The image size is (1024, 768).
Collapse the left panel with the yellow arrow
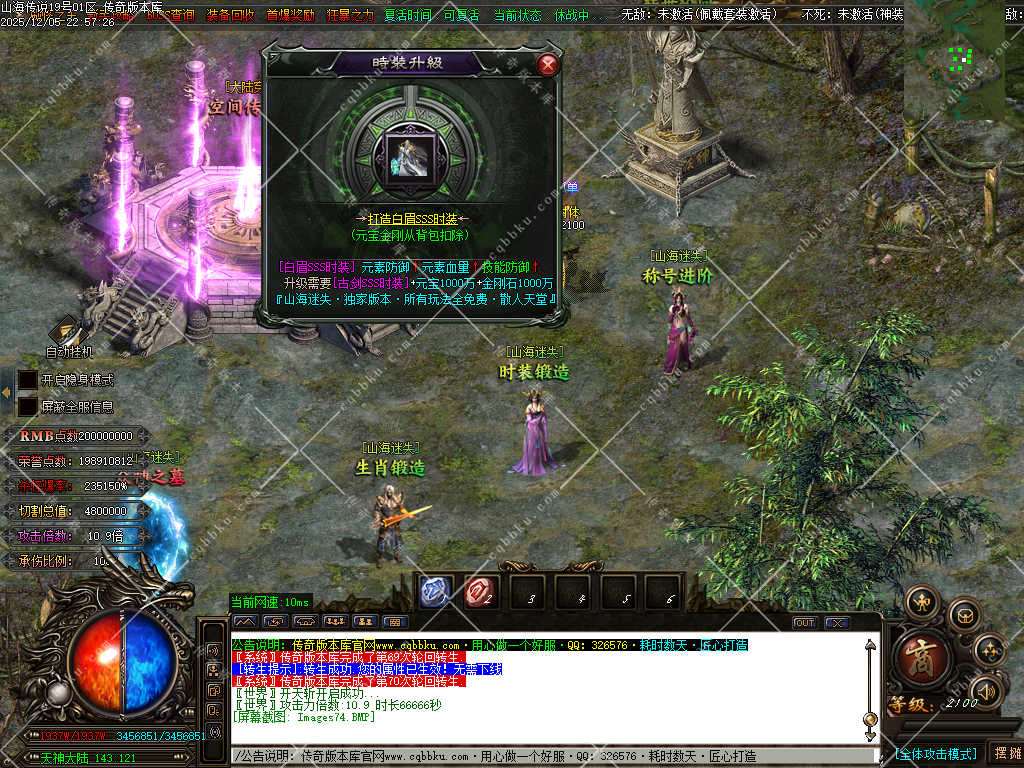pos(7,392)
